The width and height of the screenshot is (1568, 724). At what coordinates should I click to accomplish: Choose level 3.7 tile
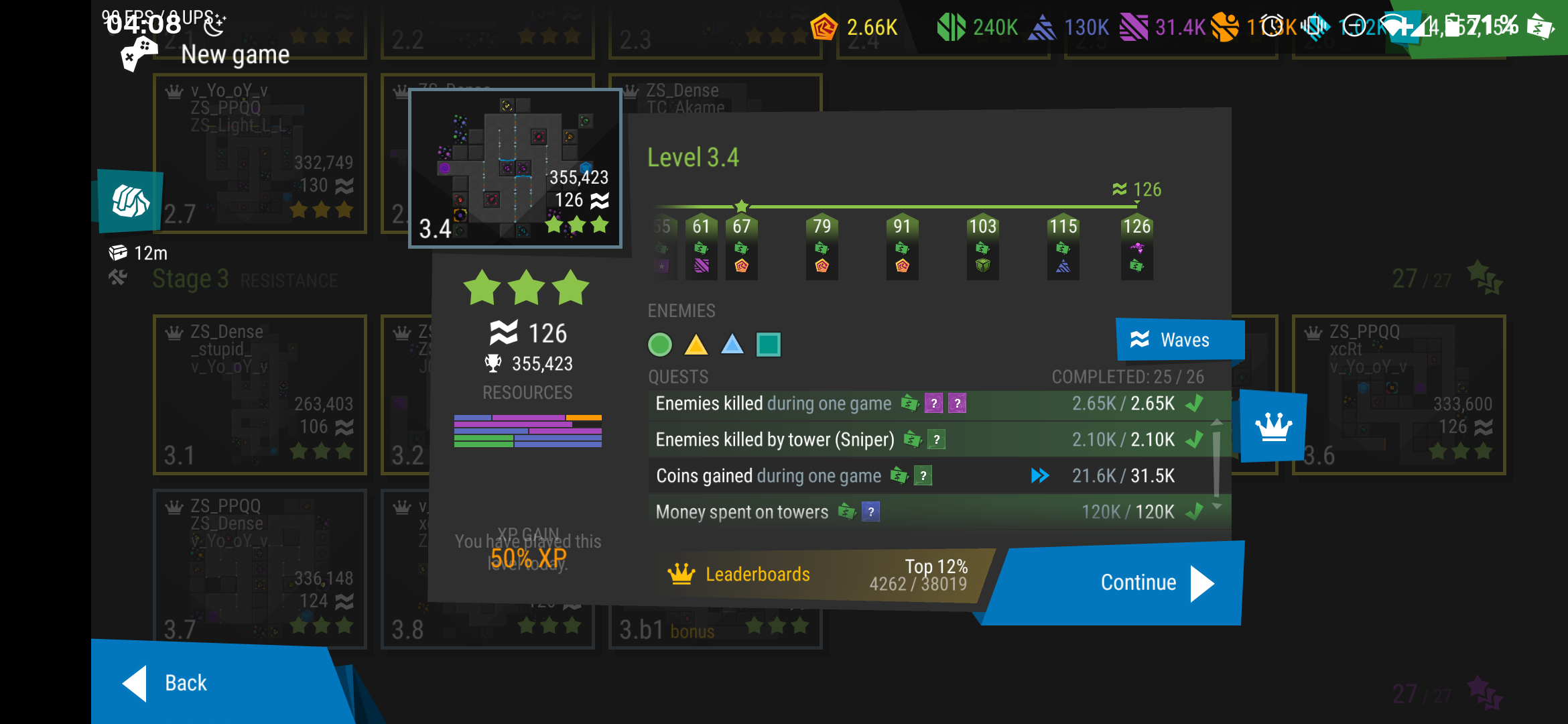pos(260,568)
